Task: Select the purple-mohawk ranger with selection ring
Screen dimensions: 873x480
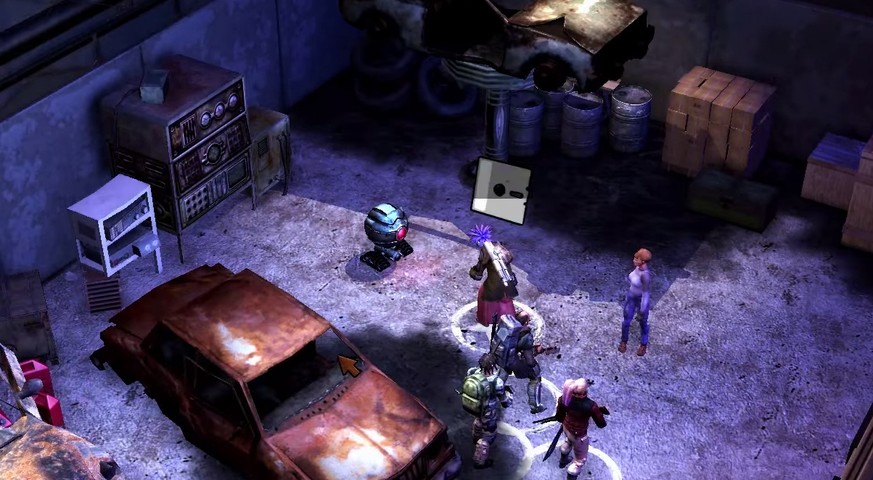Action: [x=494, y=282]
